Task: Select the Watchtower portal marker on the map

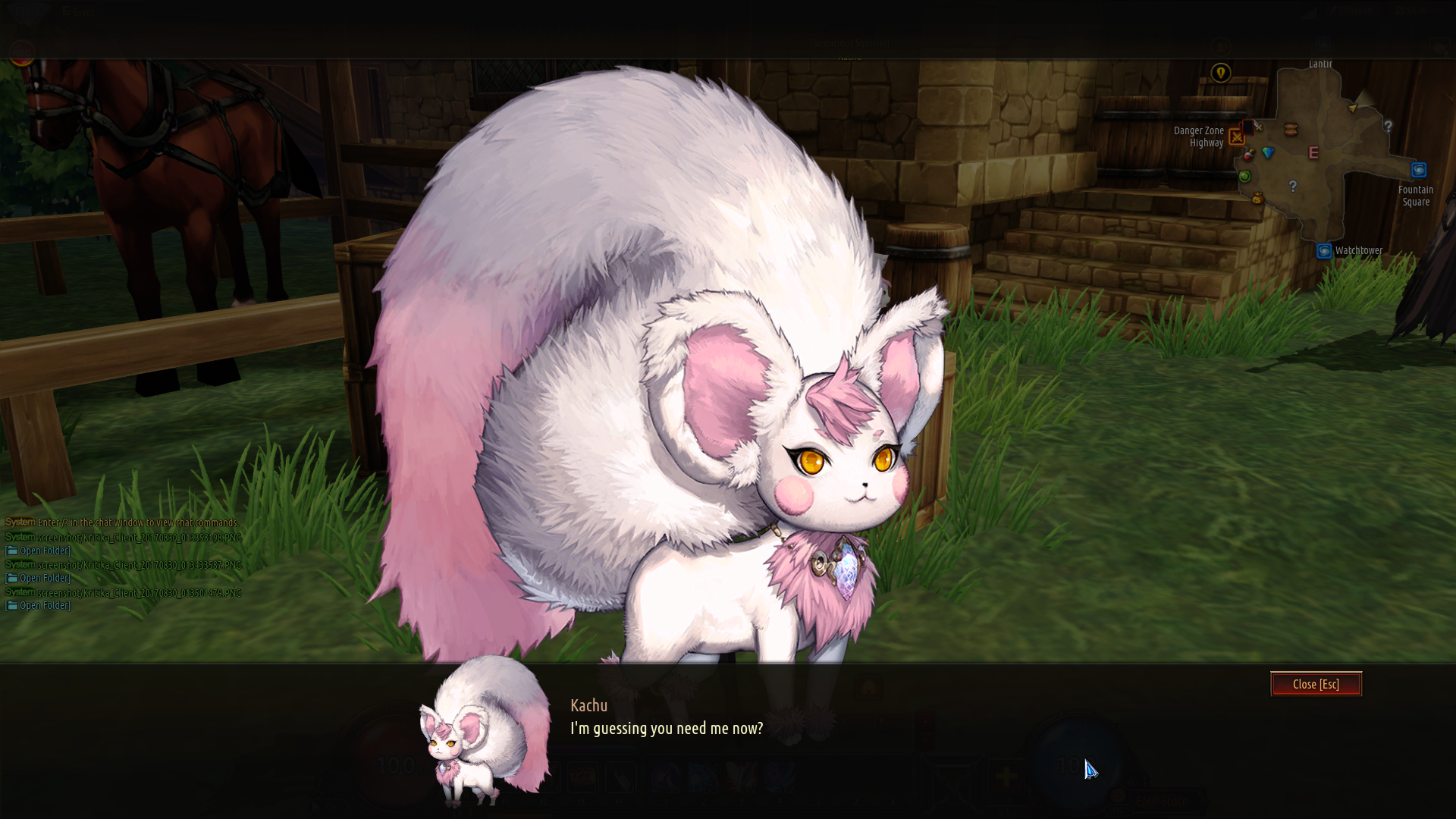Action: pyautogui.click(x=1324, y=251)
